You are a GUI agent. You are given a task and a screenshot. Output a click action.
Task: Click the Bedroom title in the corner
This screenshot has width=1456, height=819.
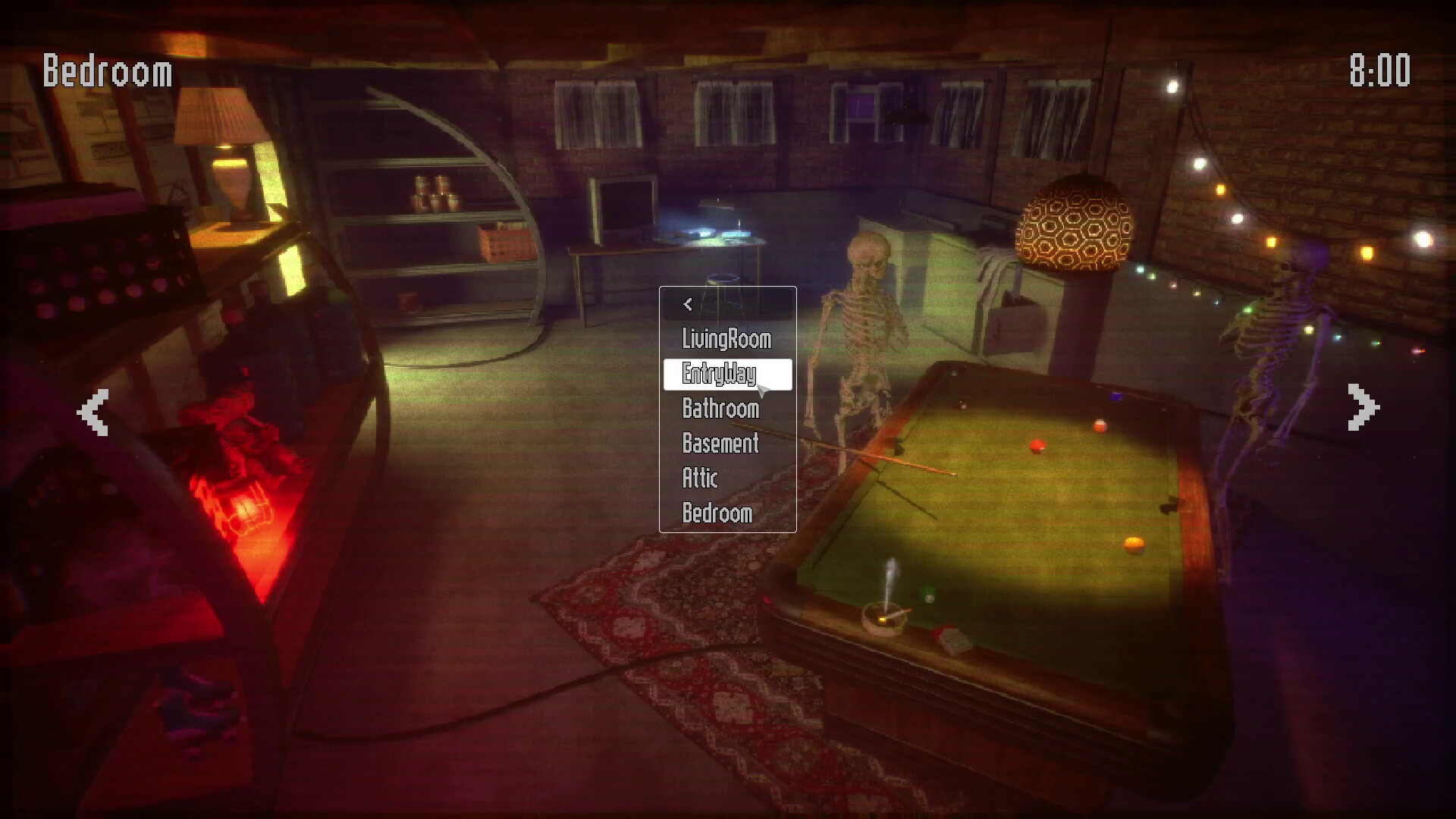pyautogui.click(x=106, y=71)
